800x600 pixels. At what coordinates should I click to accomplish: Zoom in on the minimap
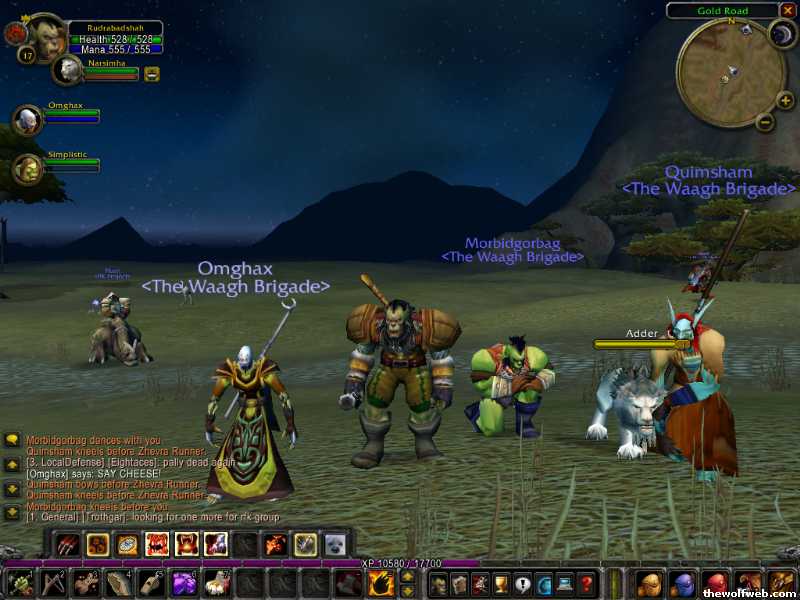(x=786, y=99)
